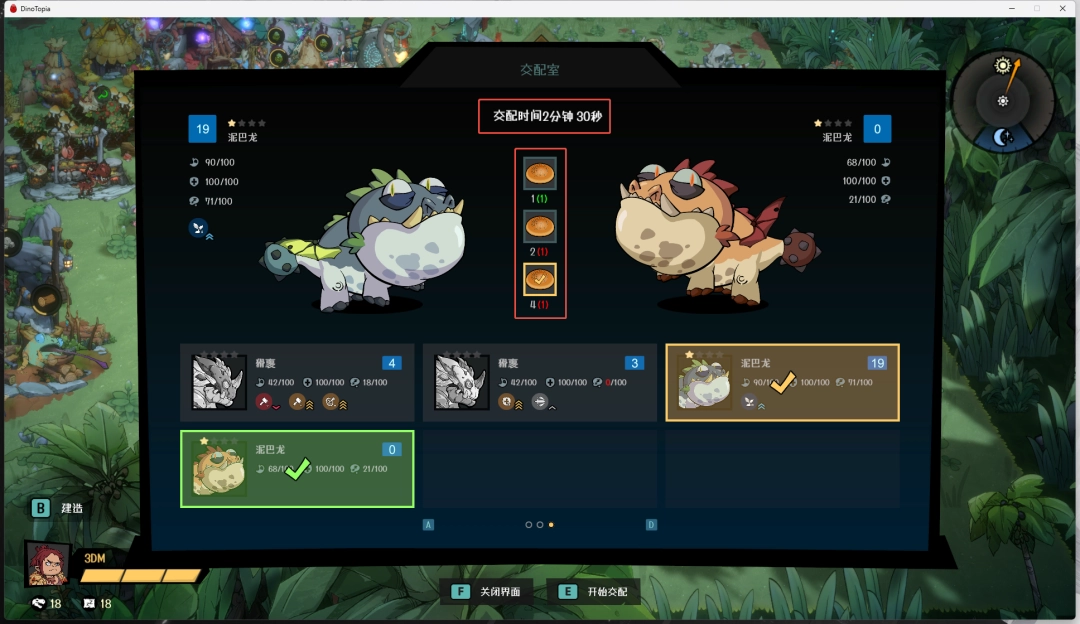Choose the level 3 grey dinosaur card
The width and height of the screenshot is (1080, 624).
click(x=539, y=382)
